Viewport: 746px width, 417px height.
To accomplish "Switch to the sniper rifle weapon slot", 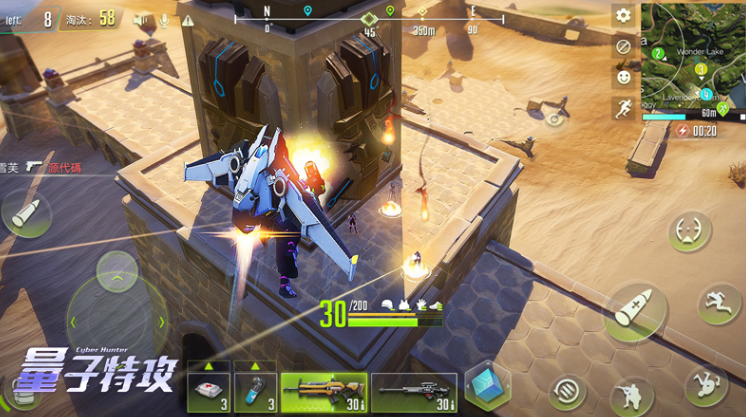I will point(414,391).
